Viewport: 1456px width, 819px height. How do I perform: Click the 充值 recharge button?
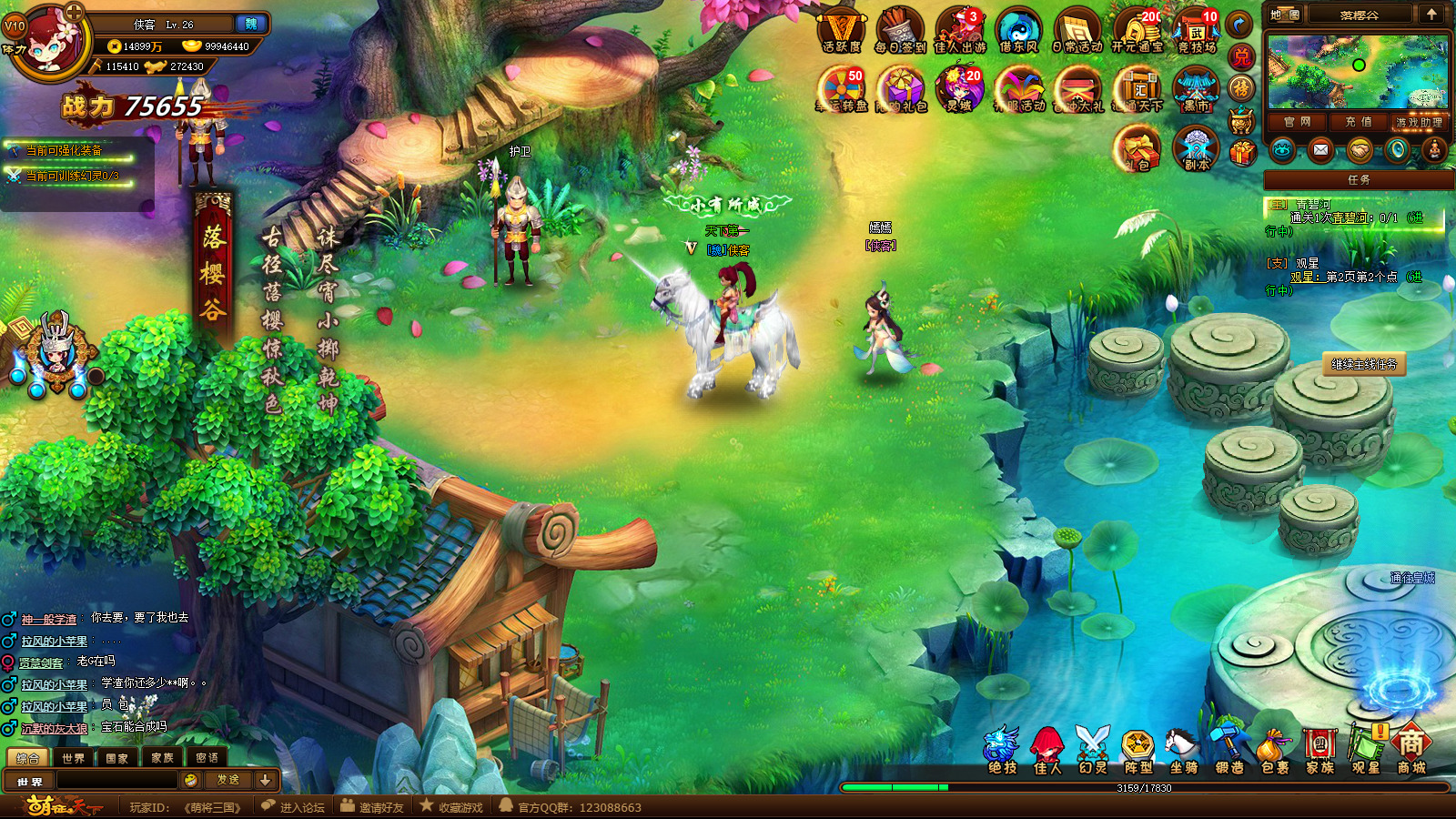point(1358,122)
